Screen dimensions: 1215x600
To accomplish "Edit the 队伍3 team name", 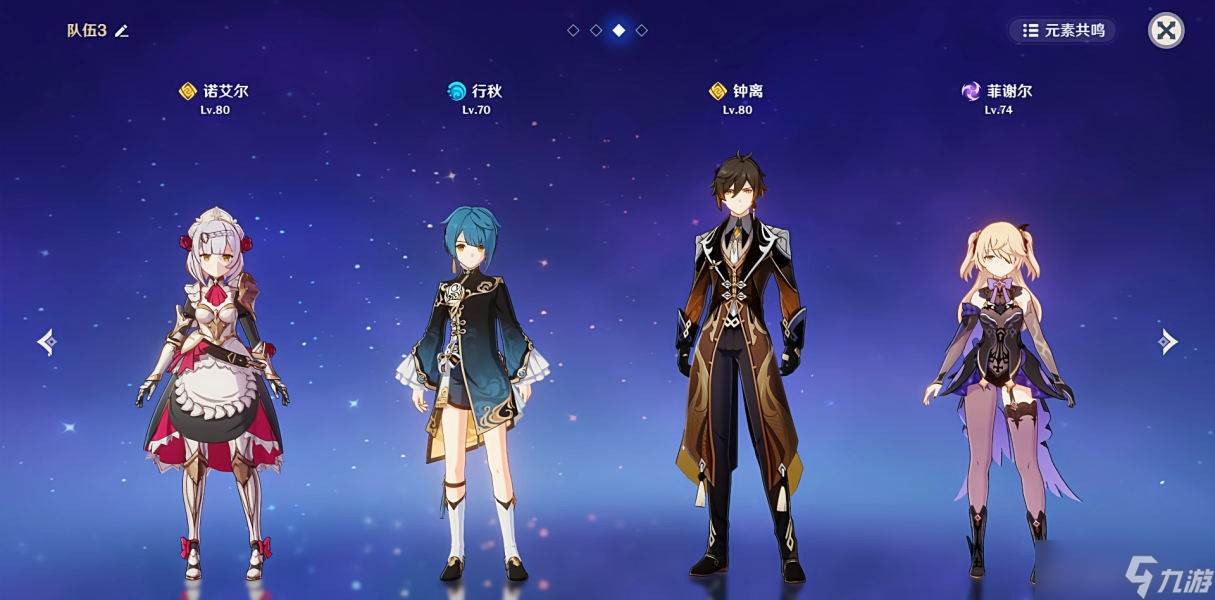I will click(122, 31).
